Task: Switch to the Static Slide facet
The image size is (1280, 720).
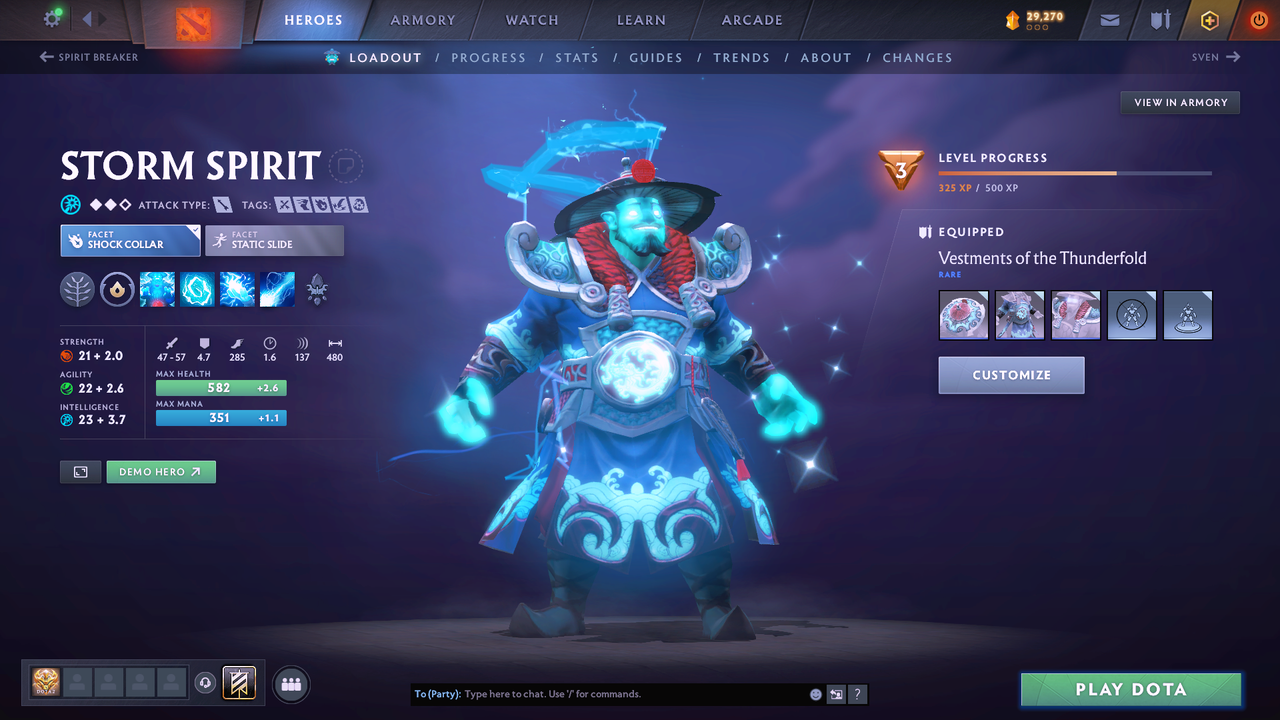Action: point(274,240)
